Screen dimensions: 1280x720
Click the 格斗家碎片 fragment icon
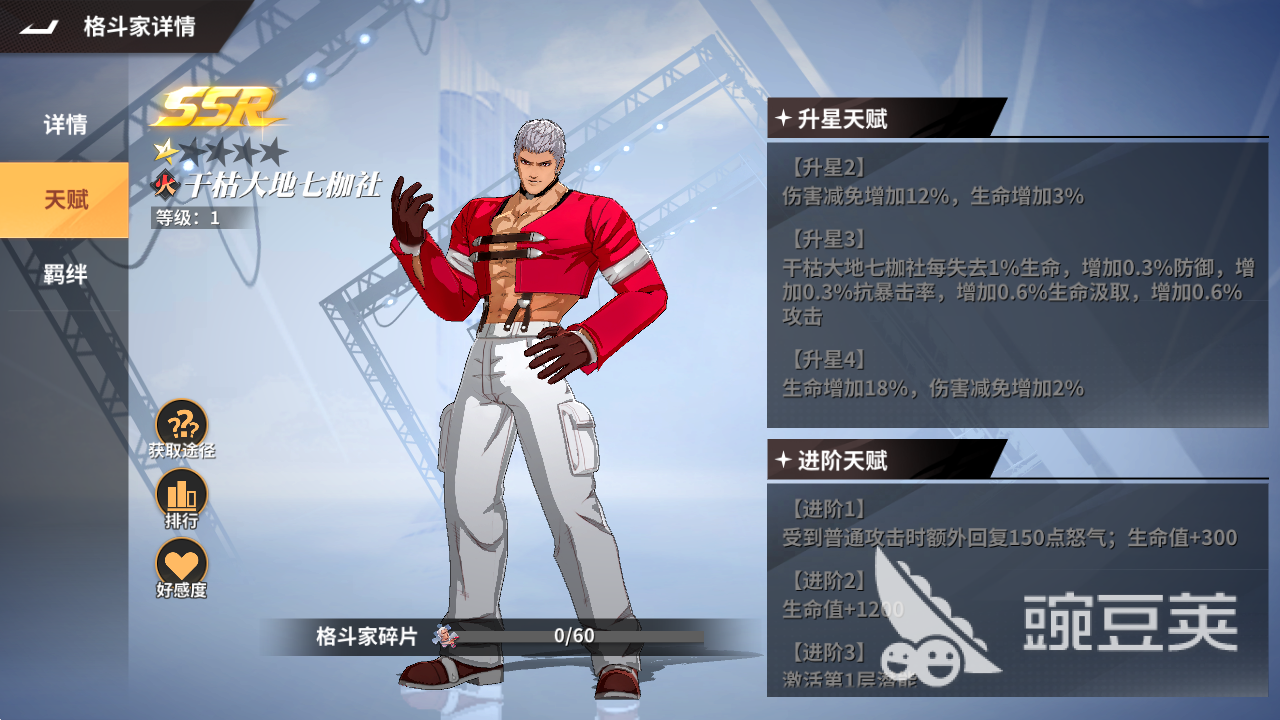tap(445, 636)
